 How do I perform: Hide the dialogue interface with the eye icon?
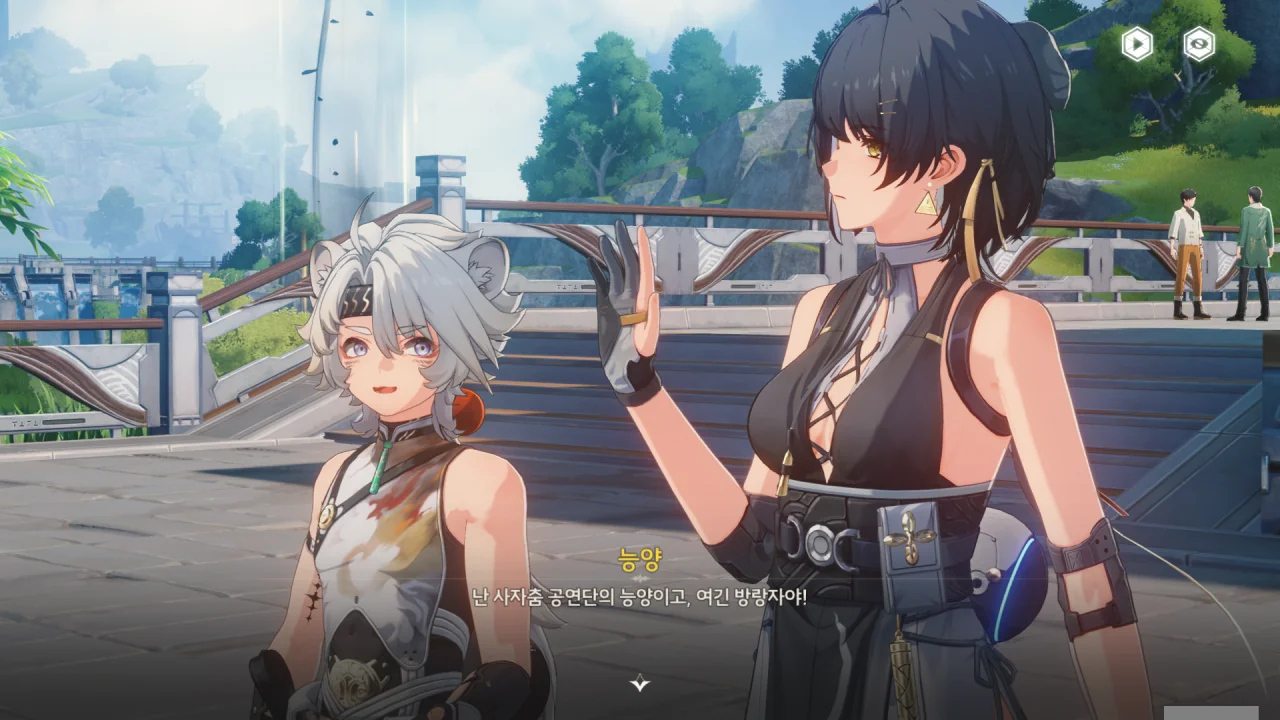click(1199, 44)
